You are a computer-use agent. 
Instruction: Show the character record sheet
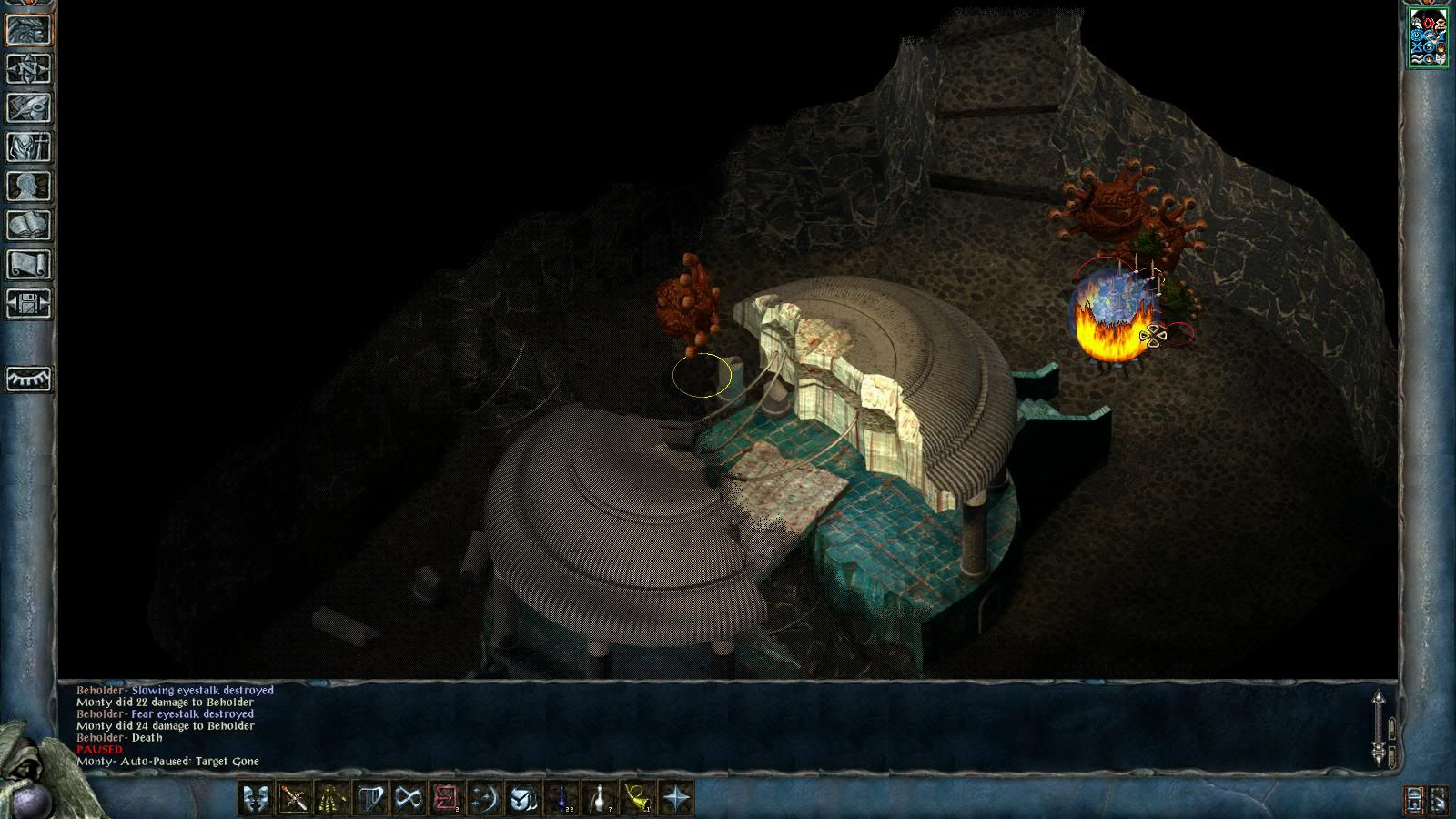(x=29, y=186)
